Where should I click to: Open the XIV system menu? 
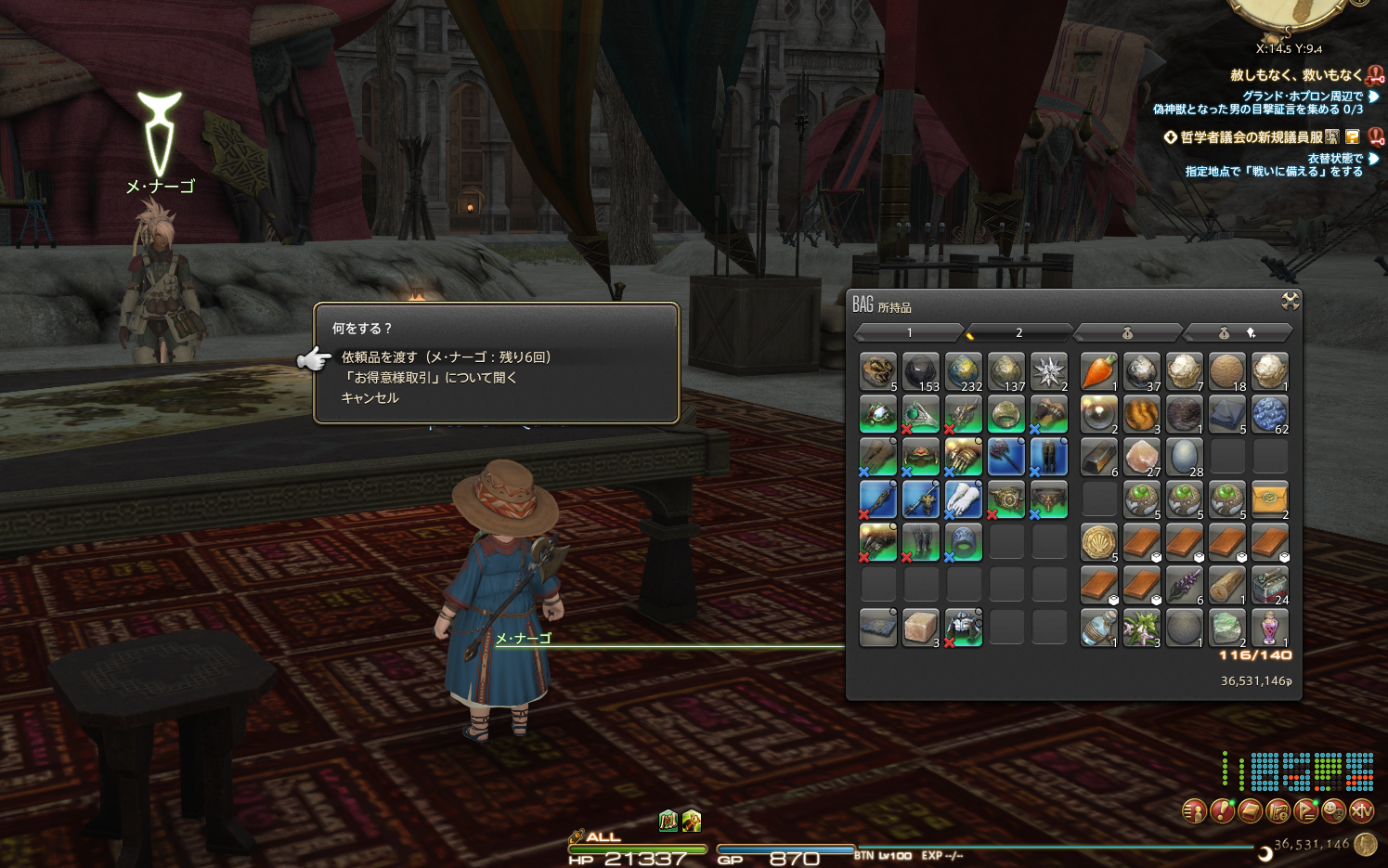[x=1361, y=811]
